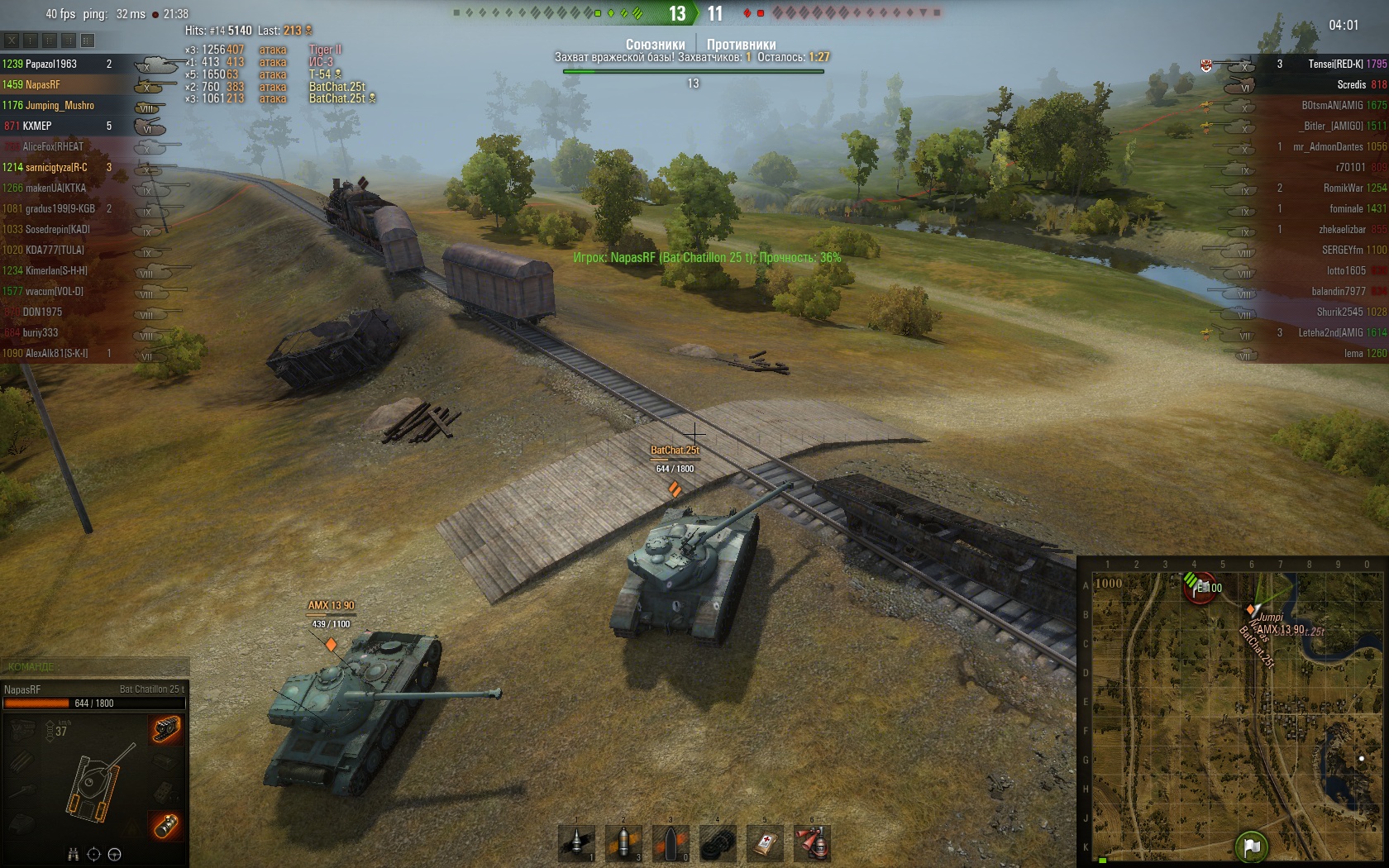
Task: Select the empty high-explosive shell slot 3
Action: pos(671,842)
